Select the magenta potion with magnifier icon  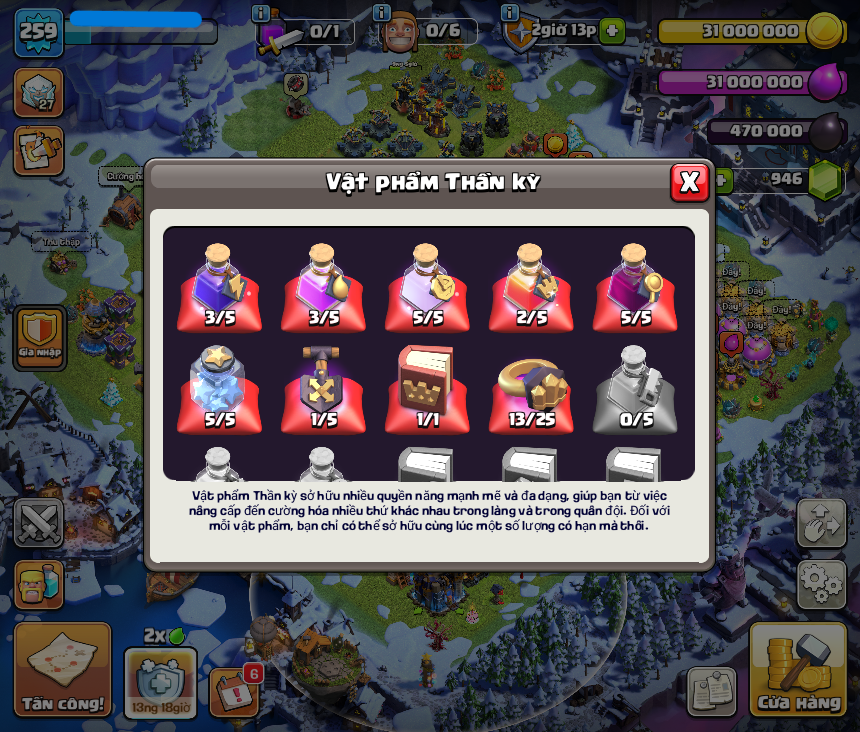click(635, 287)
